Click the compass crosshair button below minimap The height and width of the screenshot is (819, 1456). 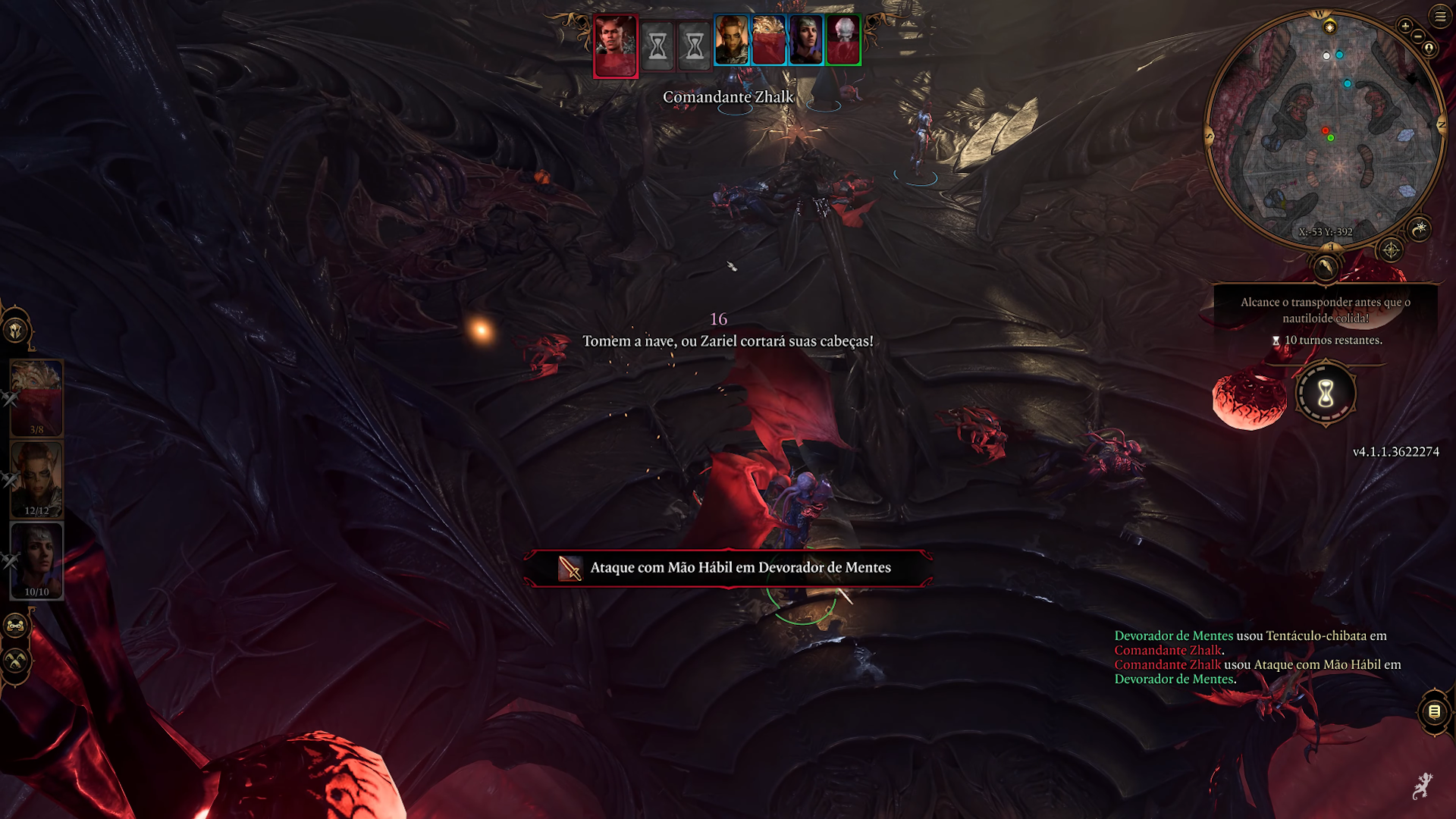click(1391, 250)
